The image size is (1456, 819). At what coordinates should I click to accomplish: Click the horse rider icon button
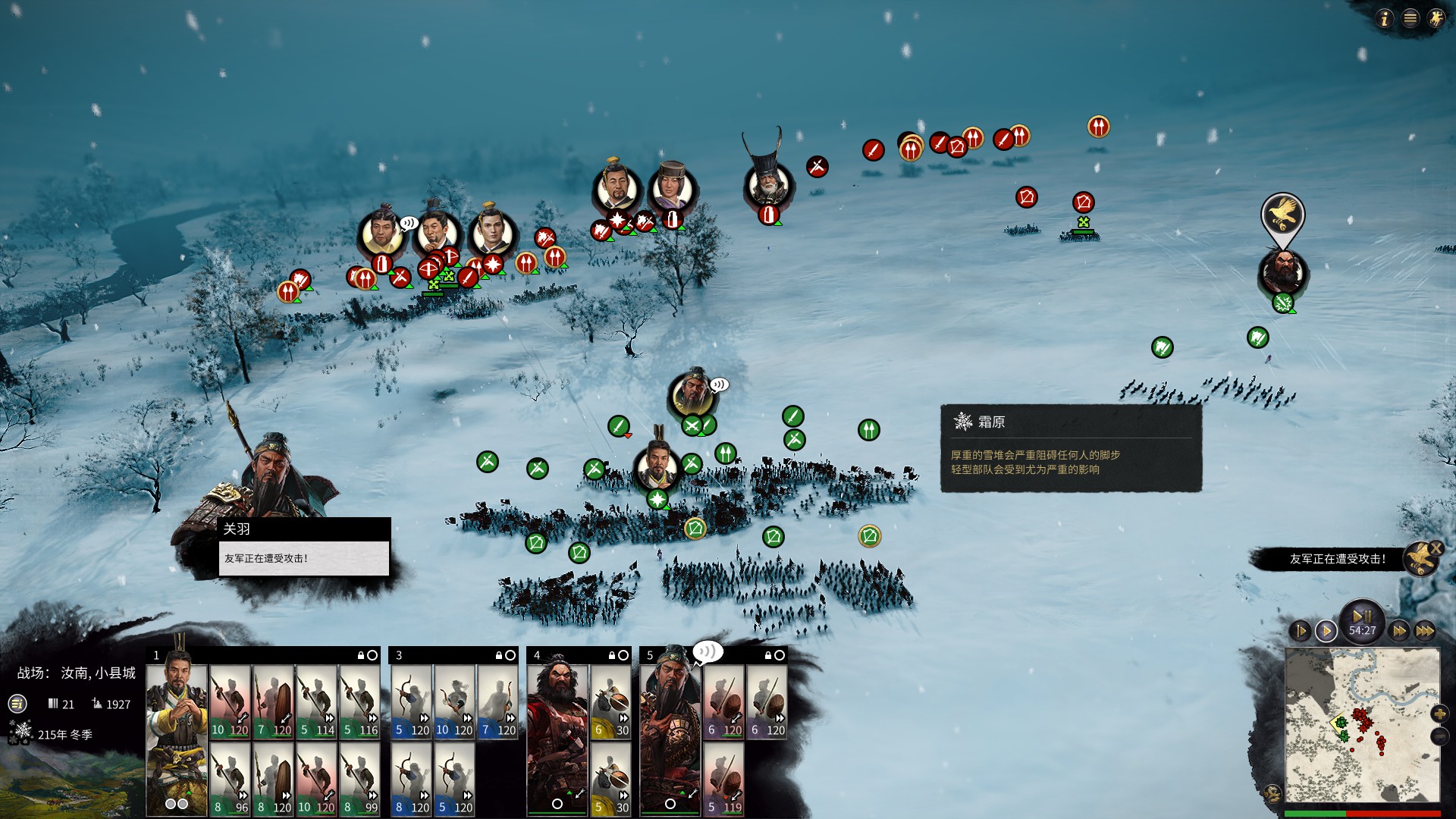click(x=1436, y=19)
